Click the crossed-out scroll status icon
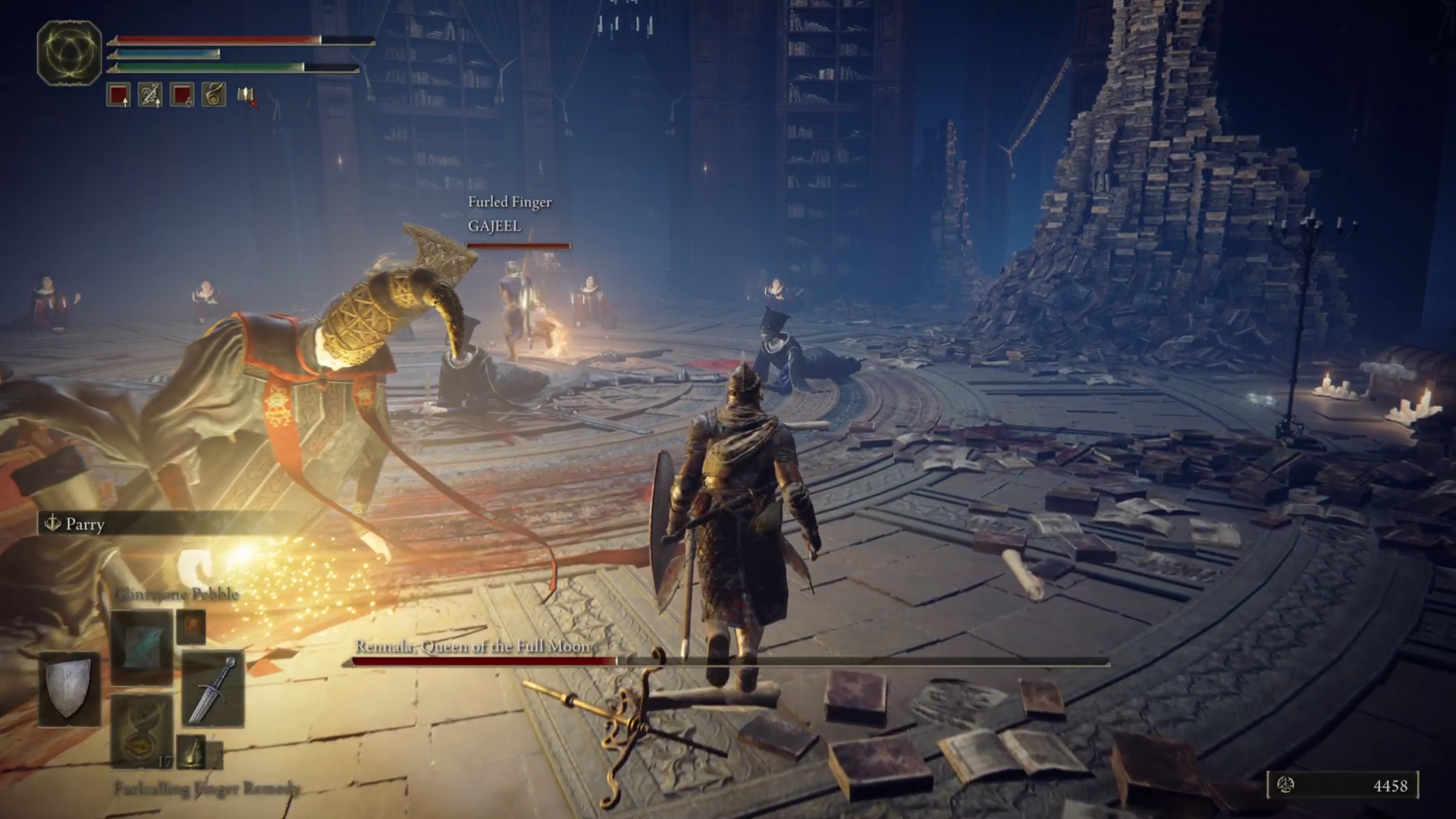Screen dimensions: 1456x819 click(x=246, y=96)
